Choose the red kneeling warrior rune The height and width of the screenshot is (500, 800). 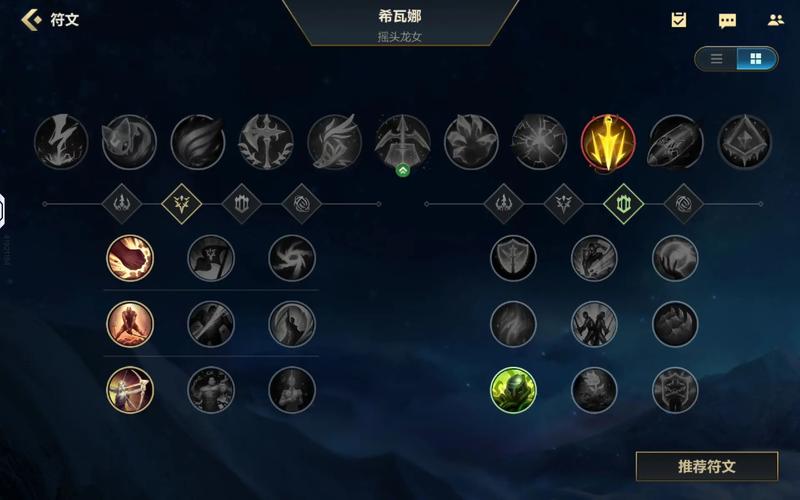click(x=130, y=324)
